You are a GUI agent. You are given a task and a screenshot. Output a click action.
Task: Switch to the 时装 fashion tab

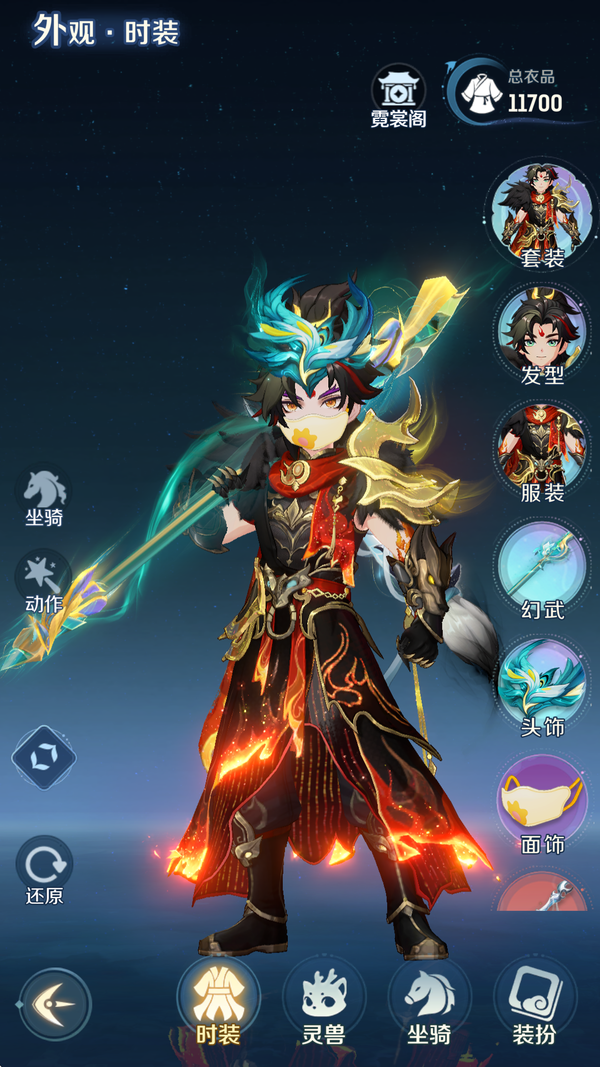point(218,1000)
